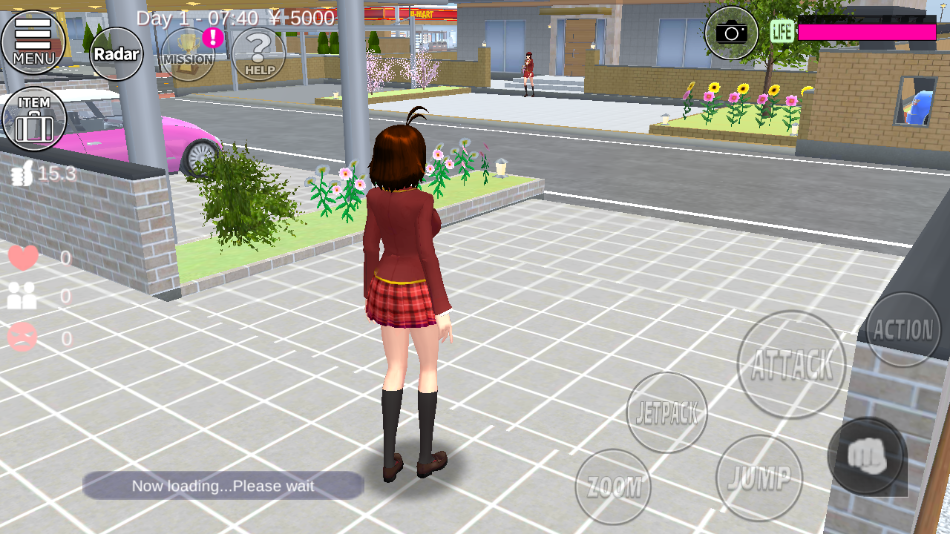Make the character JUMP
The height and width of the screenshot is (534, 950).
758,477
